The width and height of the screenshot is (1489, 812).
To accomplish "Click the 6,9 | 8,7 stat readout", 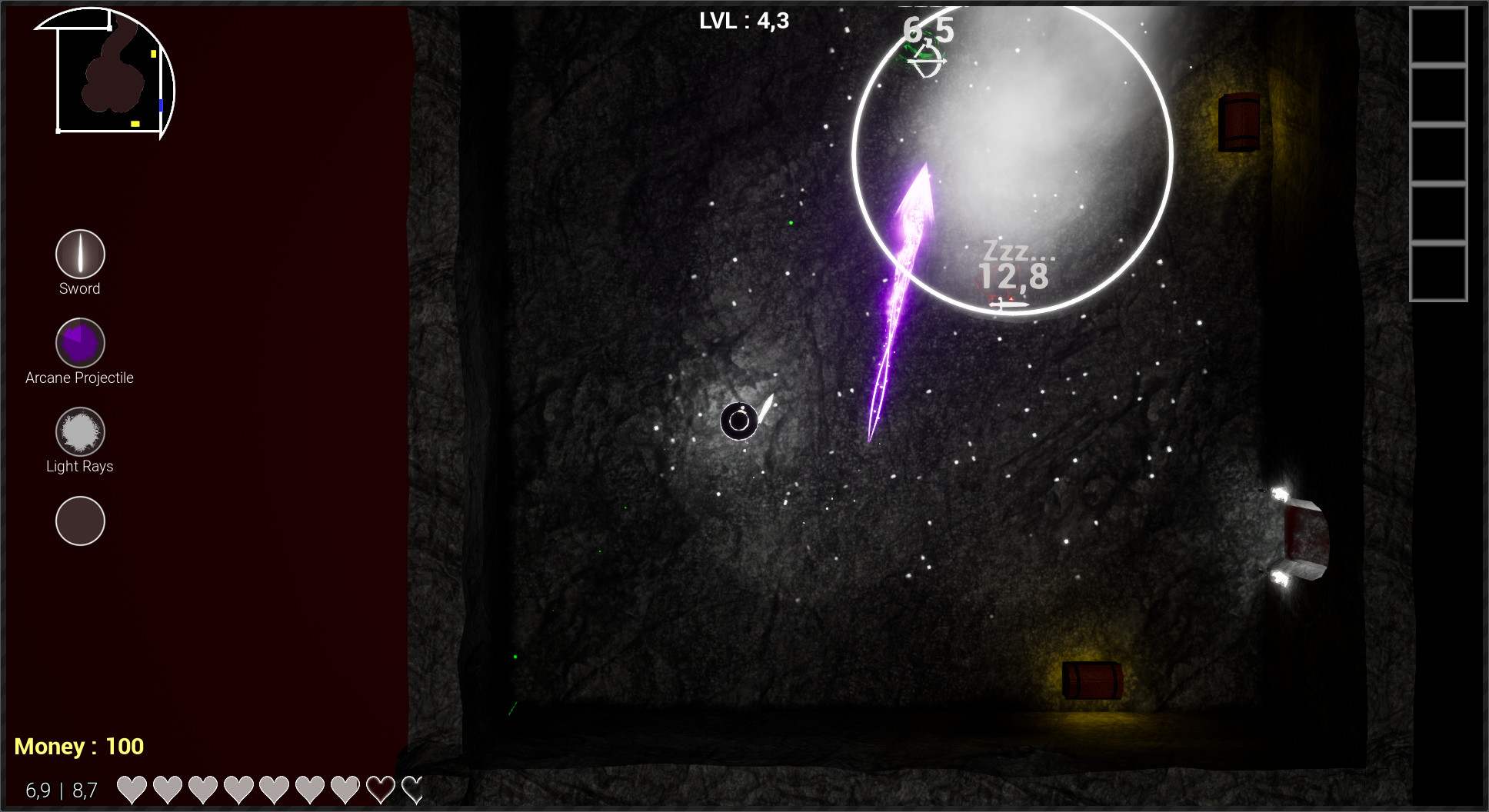I will point(61,788).
